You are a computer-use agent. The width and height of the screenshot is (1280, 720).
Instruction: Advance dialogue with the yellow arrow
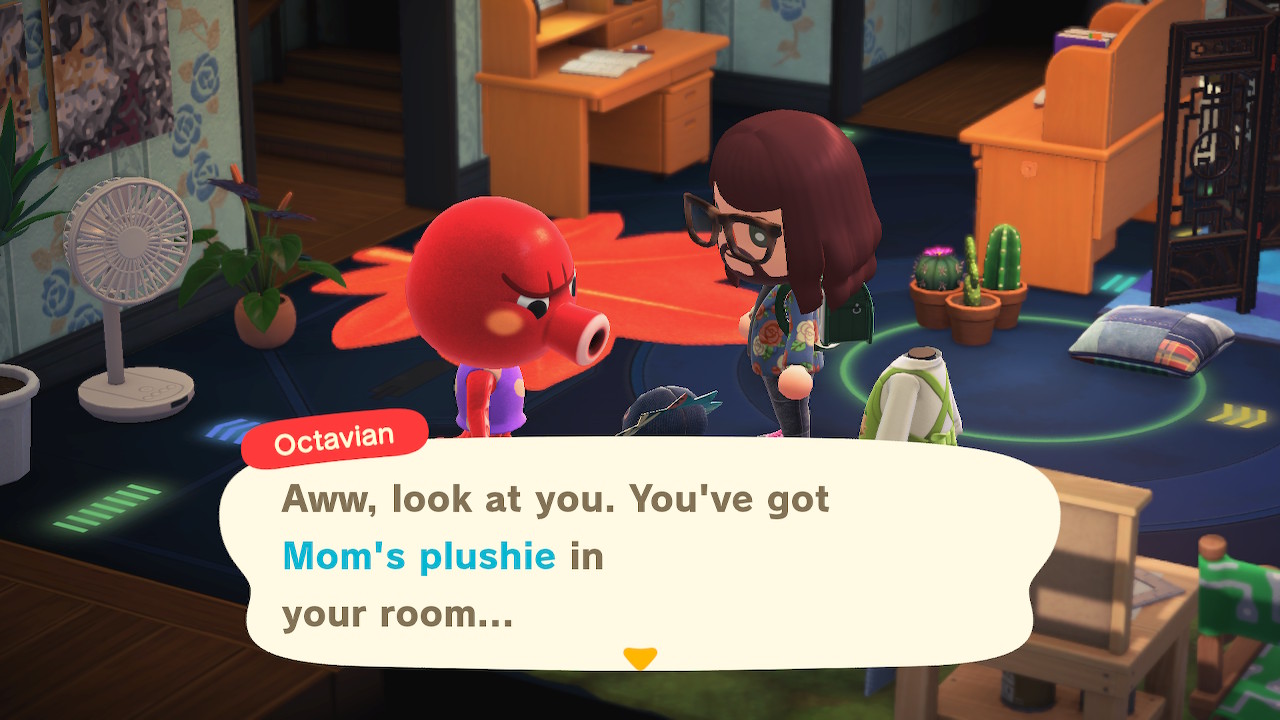(x=639, y=657)
